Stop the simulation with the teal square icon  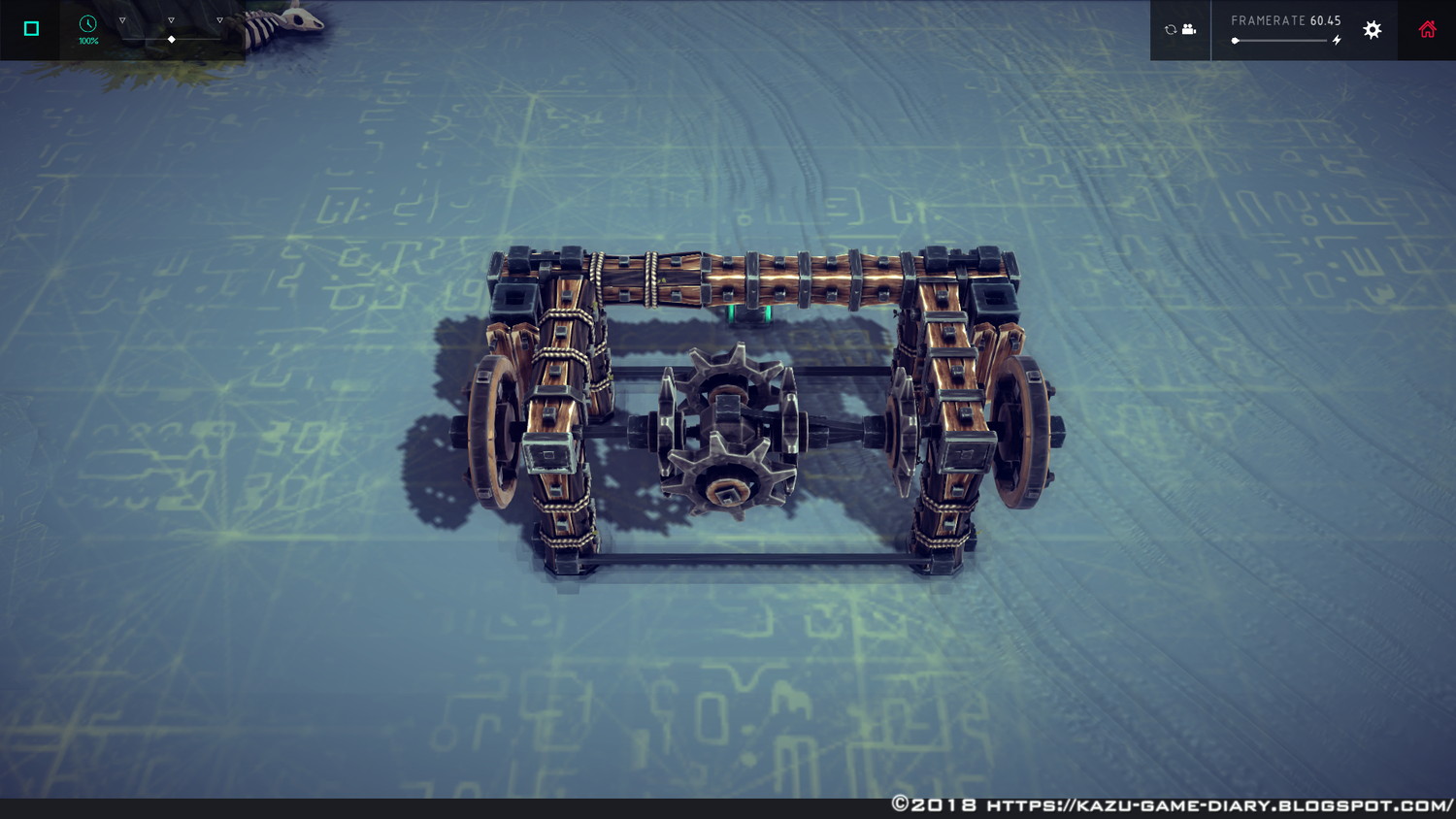coord(30,29)
